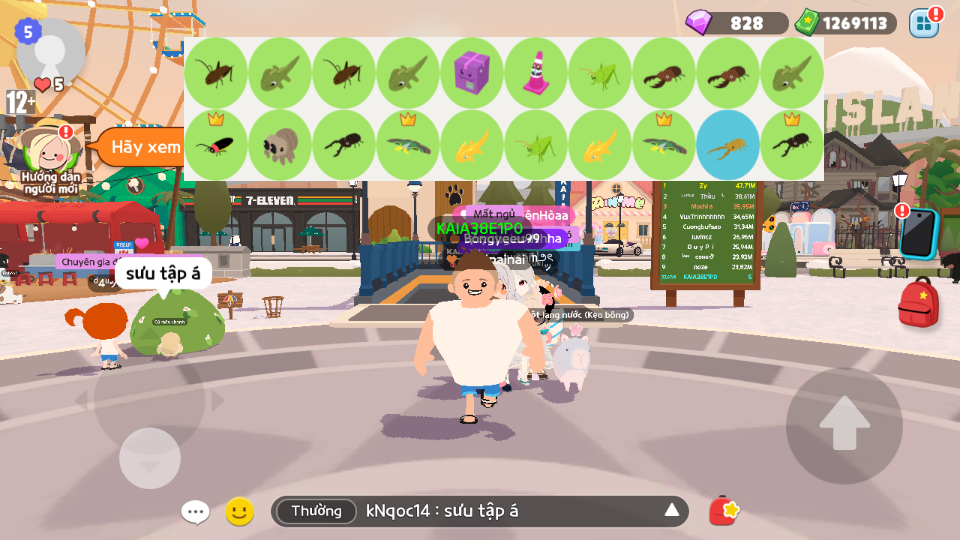The image size is (960, 540).
Task: Open the top-right grid menu button
Action: (923, 22)
